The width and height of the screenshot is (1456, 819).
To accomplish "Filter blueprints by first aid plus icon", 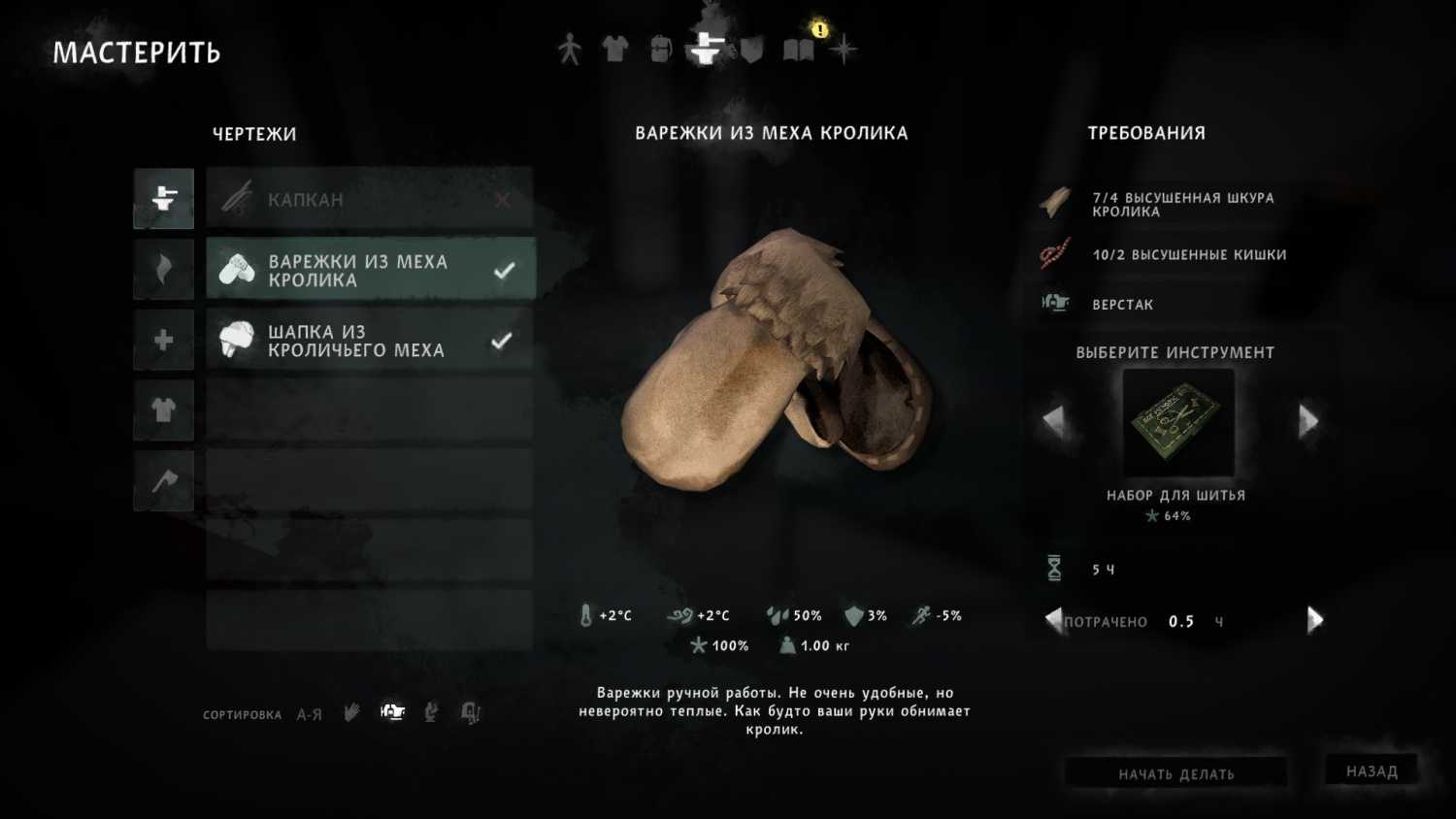I will coord(163,340).
